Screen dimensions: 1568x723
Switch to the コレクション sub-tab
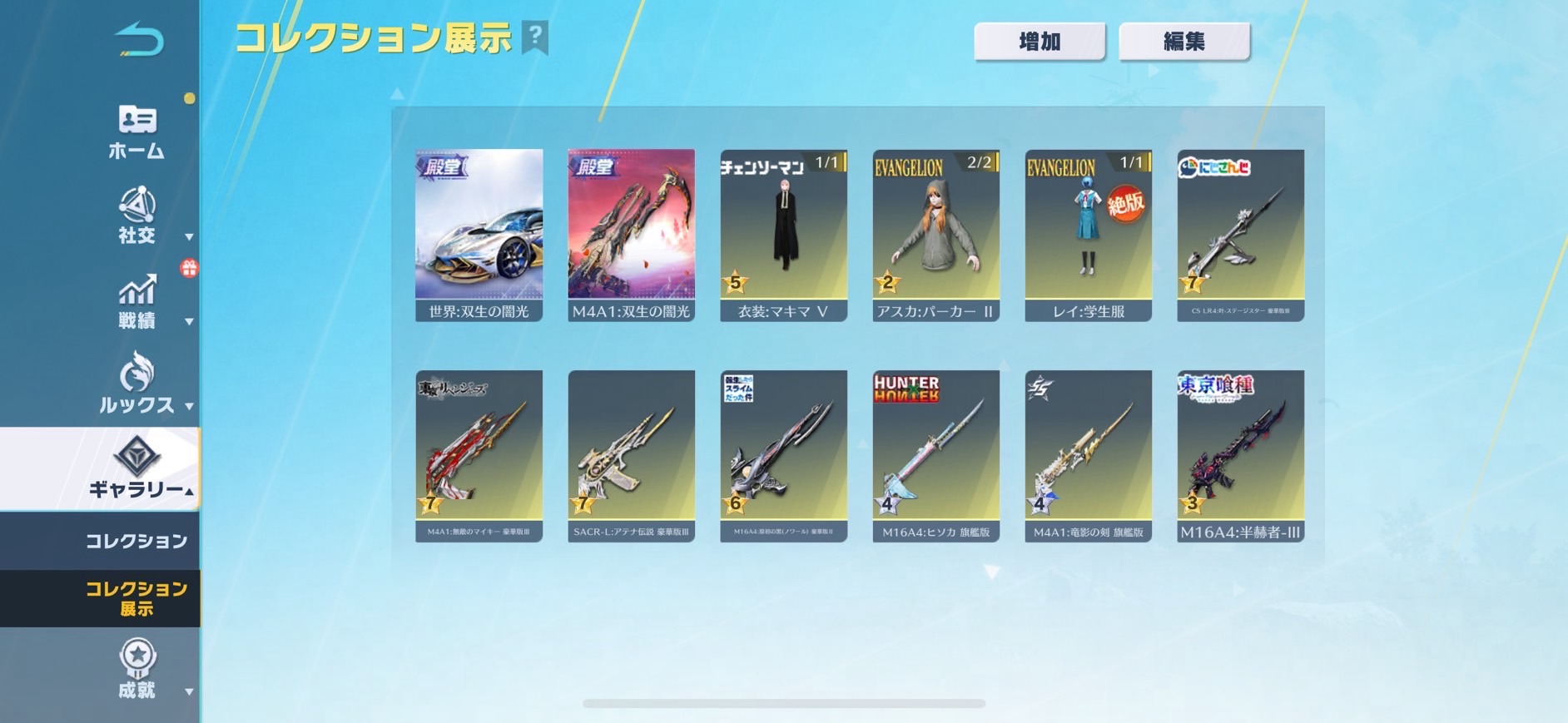136,541
